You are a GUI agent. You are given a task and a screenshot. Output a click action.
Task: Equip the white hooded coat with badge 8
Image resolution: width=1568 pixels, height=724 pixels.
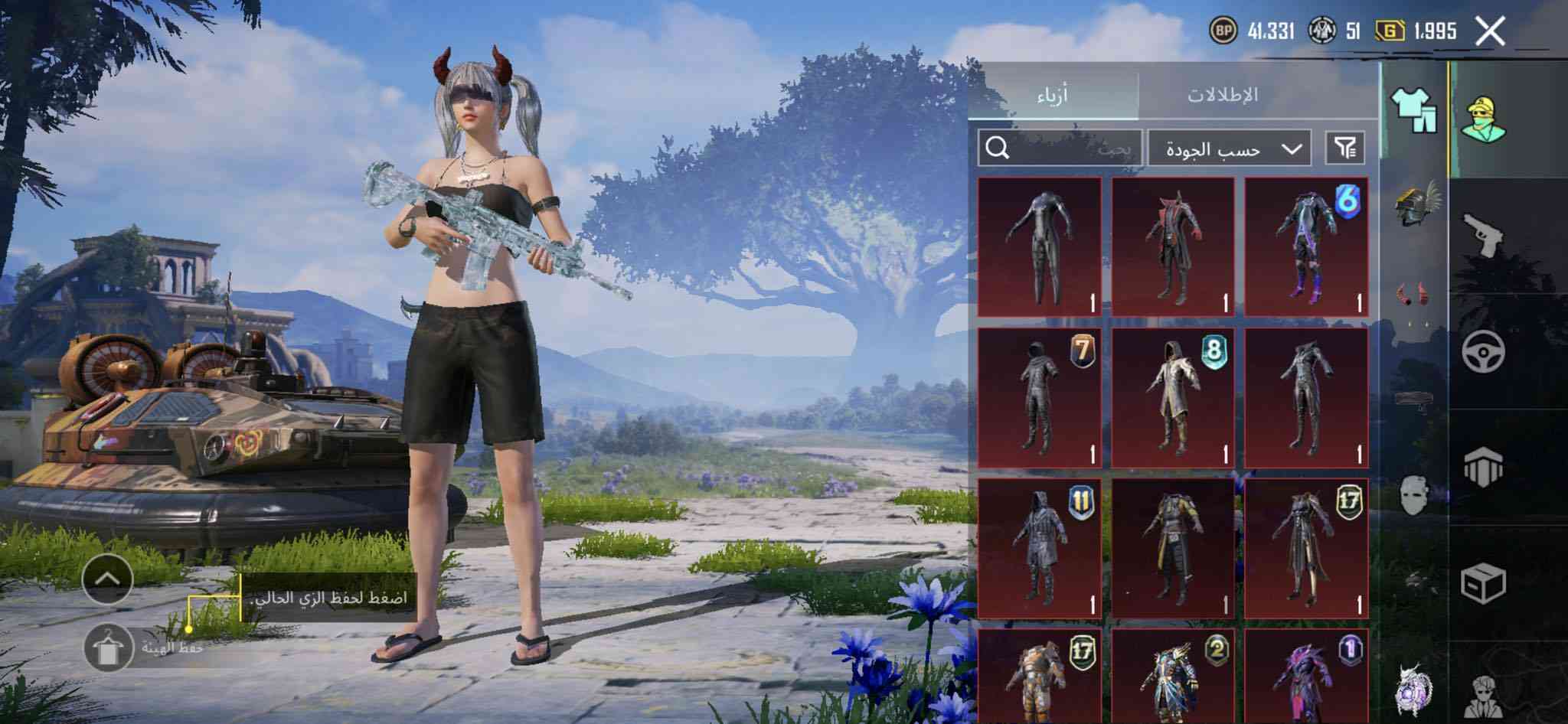tap(1173, 398)
